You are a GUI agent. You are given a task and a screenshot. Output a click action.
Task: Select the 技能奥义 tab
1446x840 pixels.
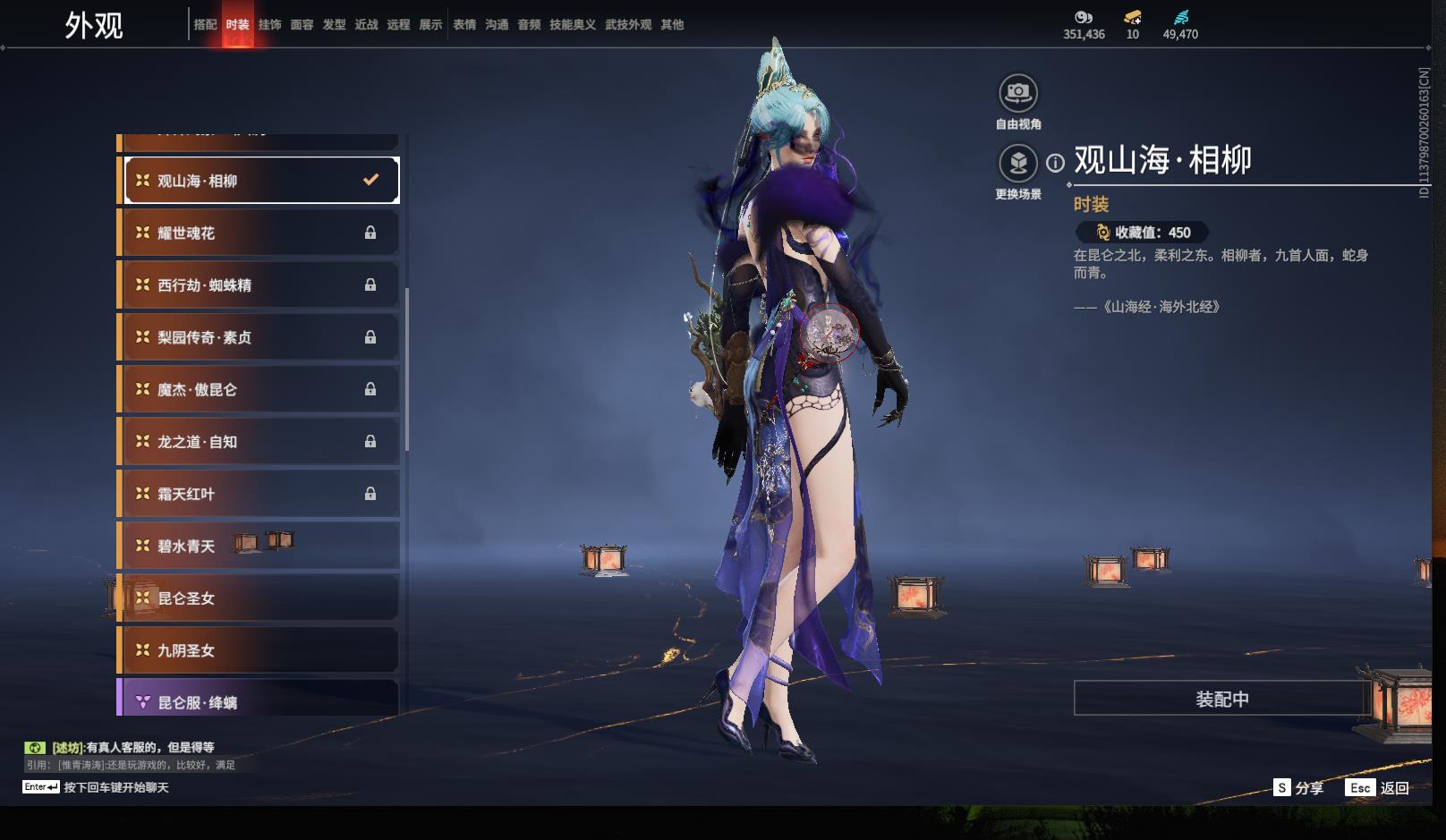click(x=572, y=25)
